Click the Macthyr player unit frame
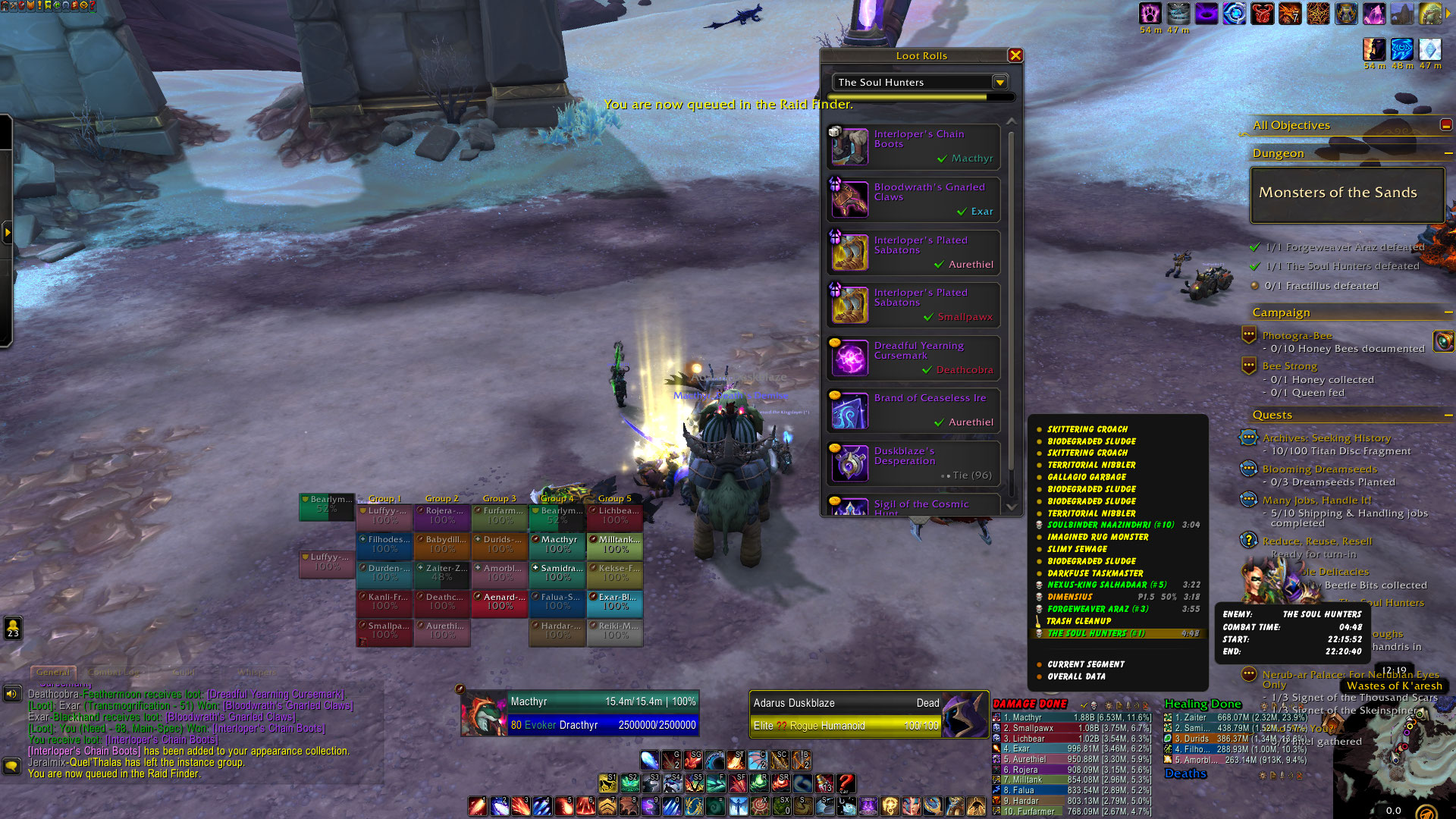Viewport: 1456px width, 819px height. pyautogui.click(x=580, y=714)
